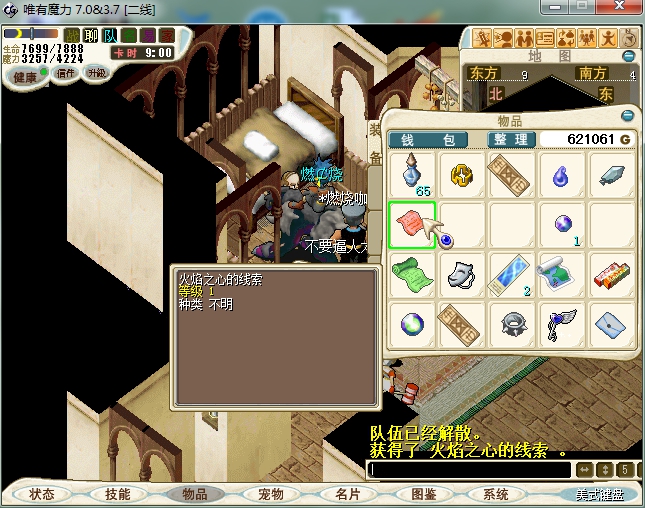Pick the white mask item

pyautogui.click(x=461, y=273)
